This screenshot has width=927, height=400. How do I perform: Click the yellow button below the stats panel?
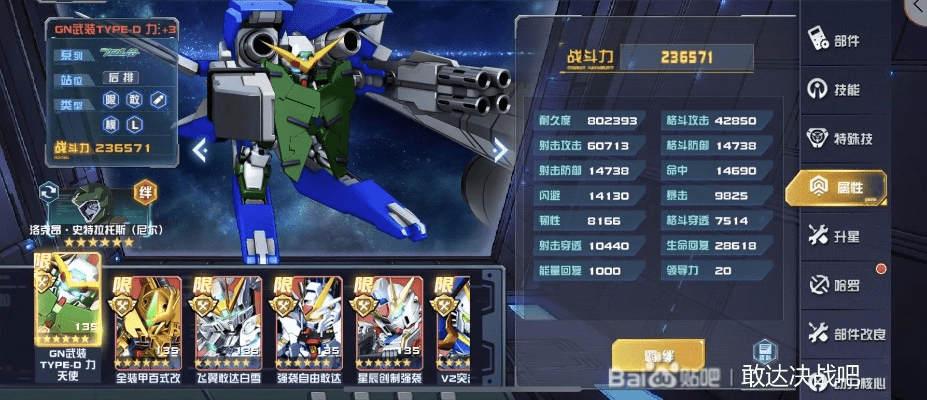coord(657,354)
